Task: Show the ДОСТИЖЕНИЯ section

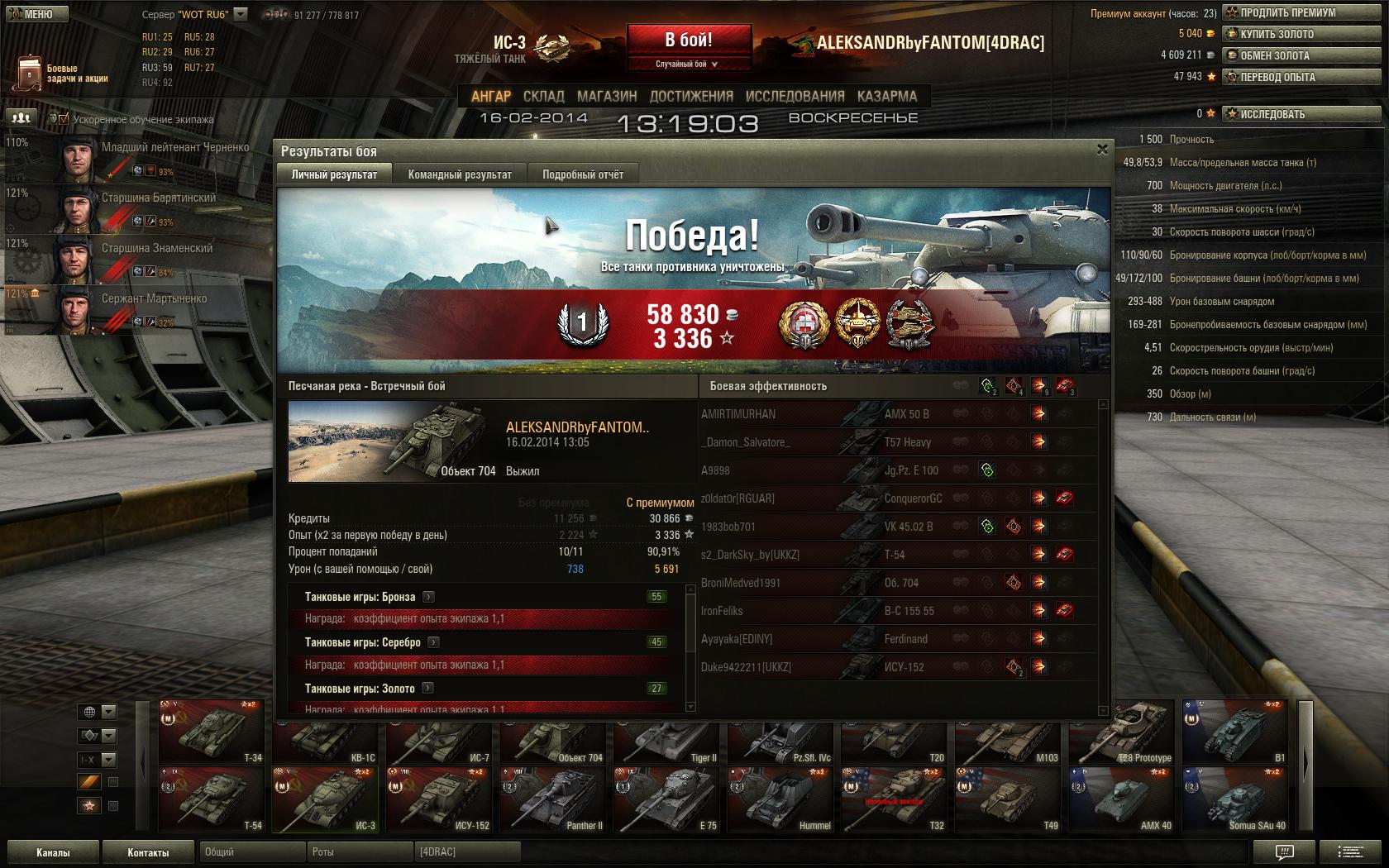Action: (x=691, y=97)
